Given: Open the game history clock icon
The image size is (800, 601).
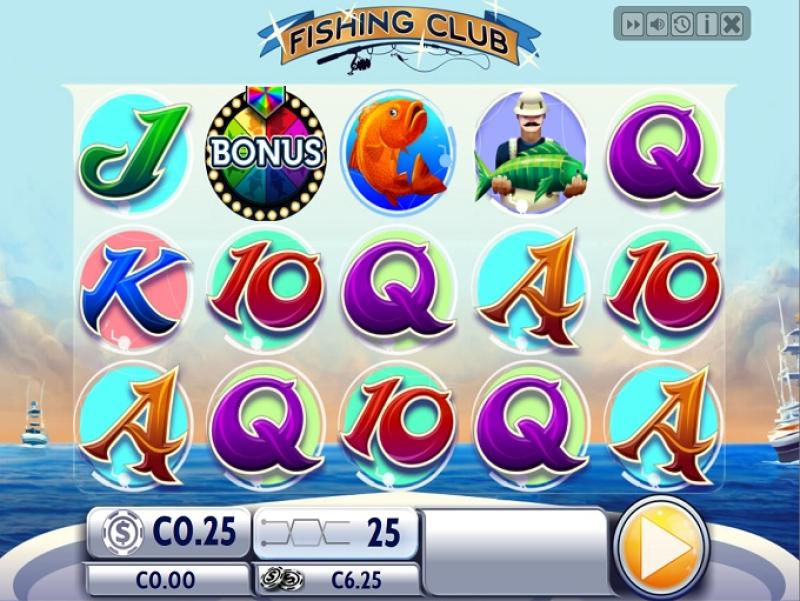Looking at the screenshot, I should click(682, 25).
